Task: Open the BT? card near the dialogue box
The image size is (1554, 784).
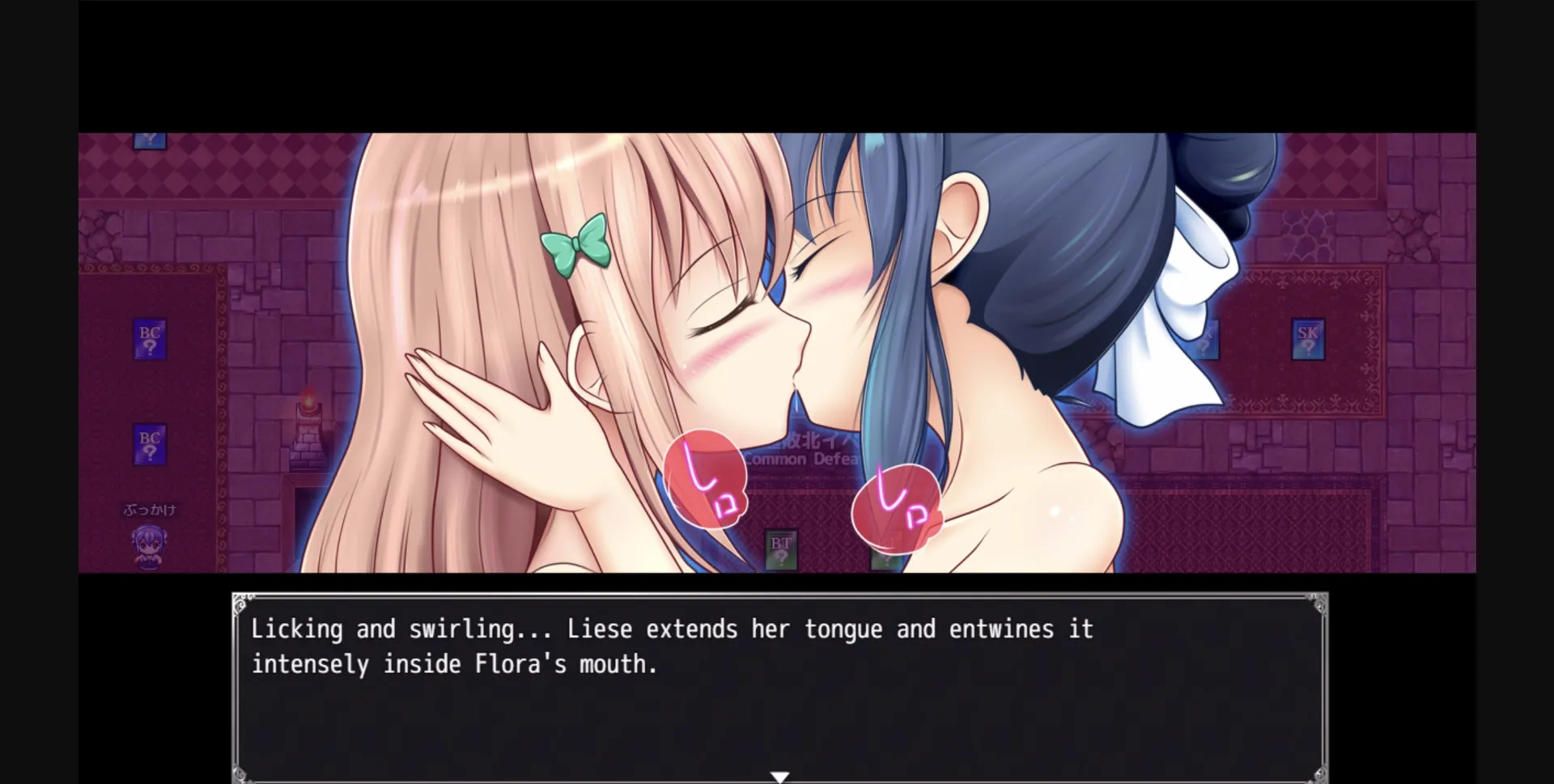Action: click(779, 549)
